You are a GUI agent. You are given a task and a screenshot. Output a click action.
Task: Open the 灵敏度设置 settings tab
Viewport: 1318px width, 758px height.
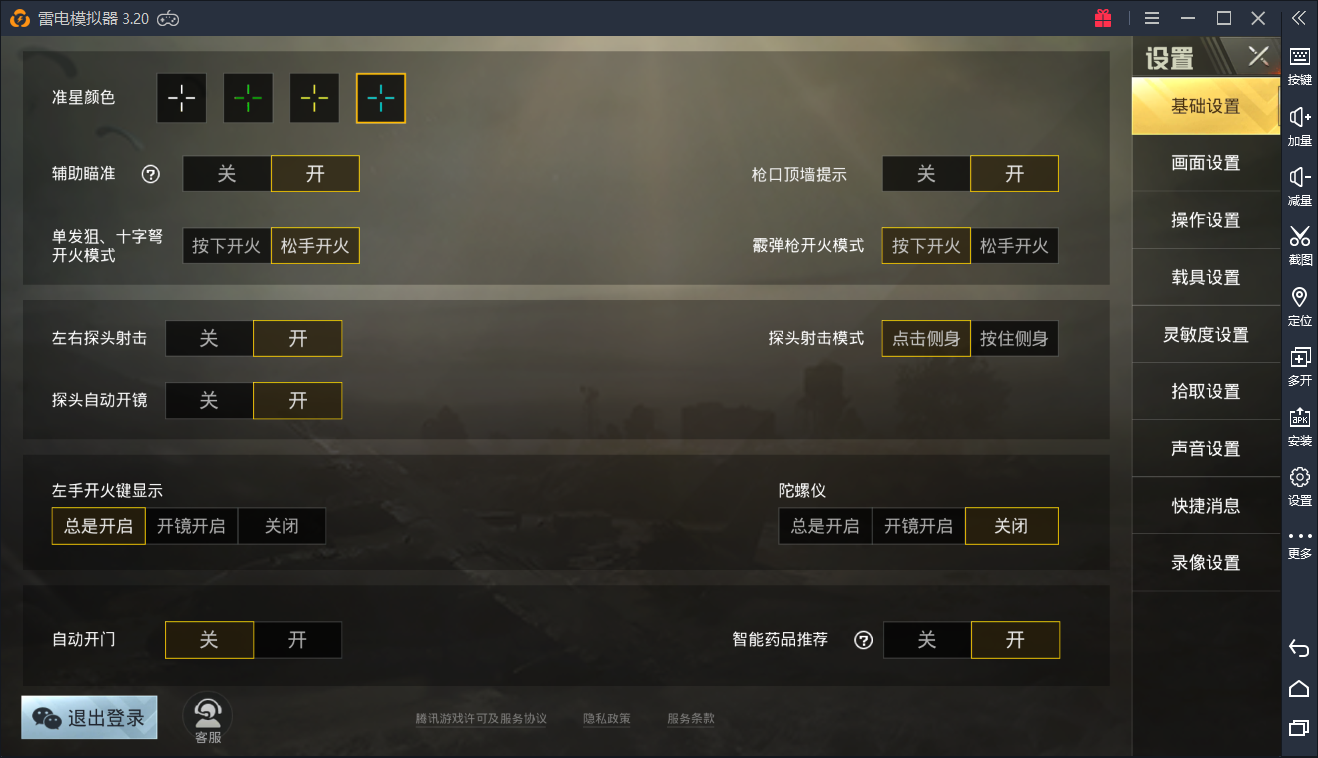coord(1205,334)
